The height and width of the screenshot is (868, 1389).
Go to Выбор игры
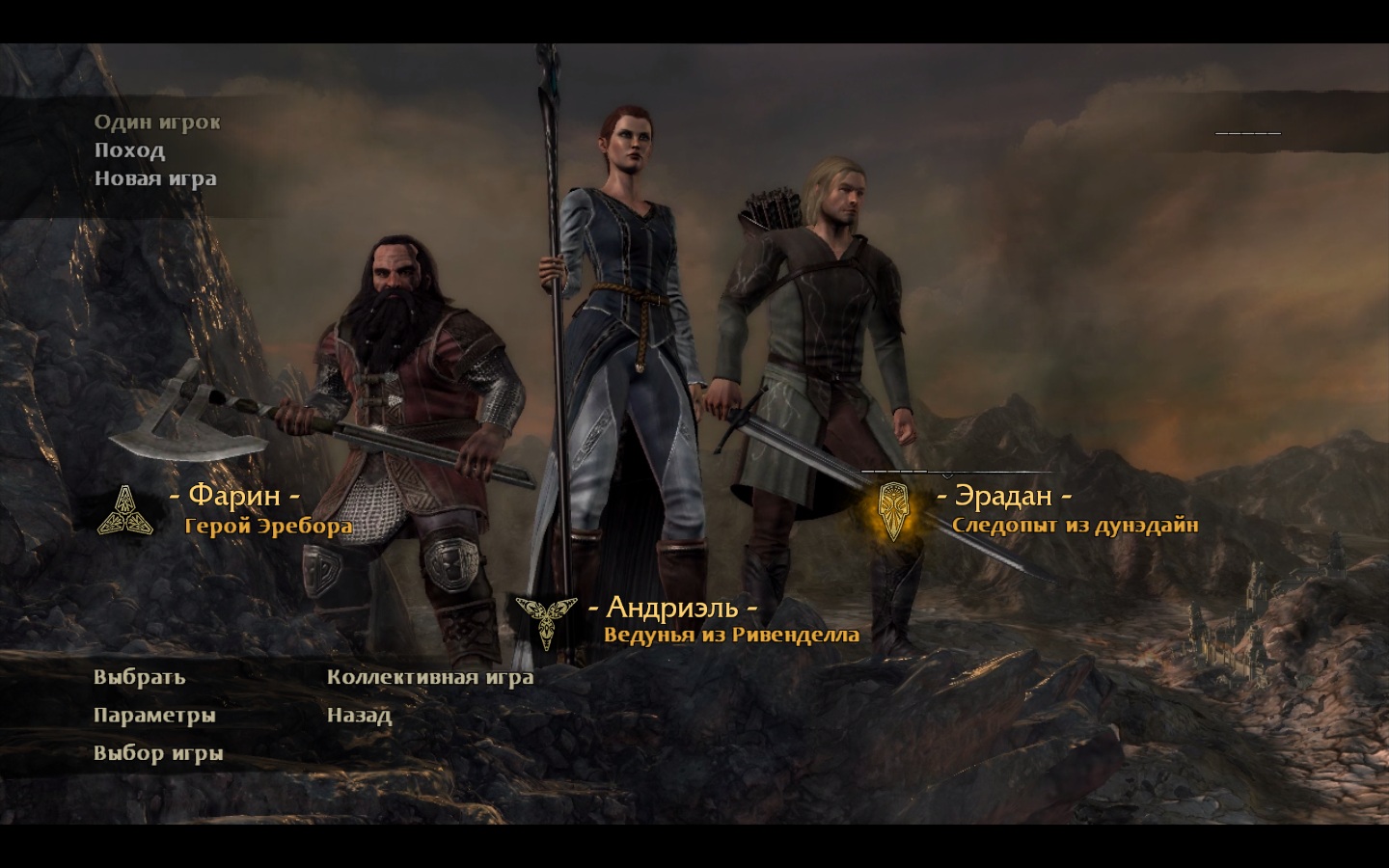coord(158,753)
